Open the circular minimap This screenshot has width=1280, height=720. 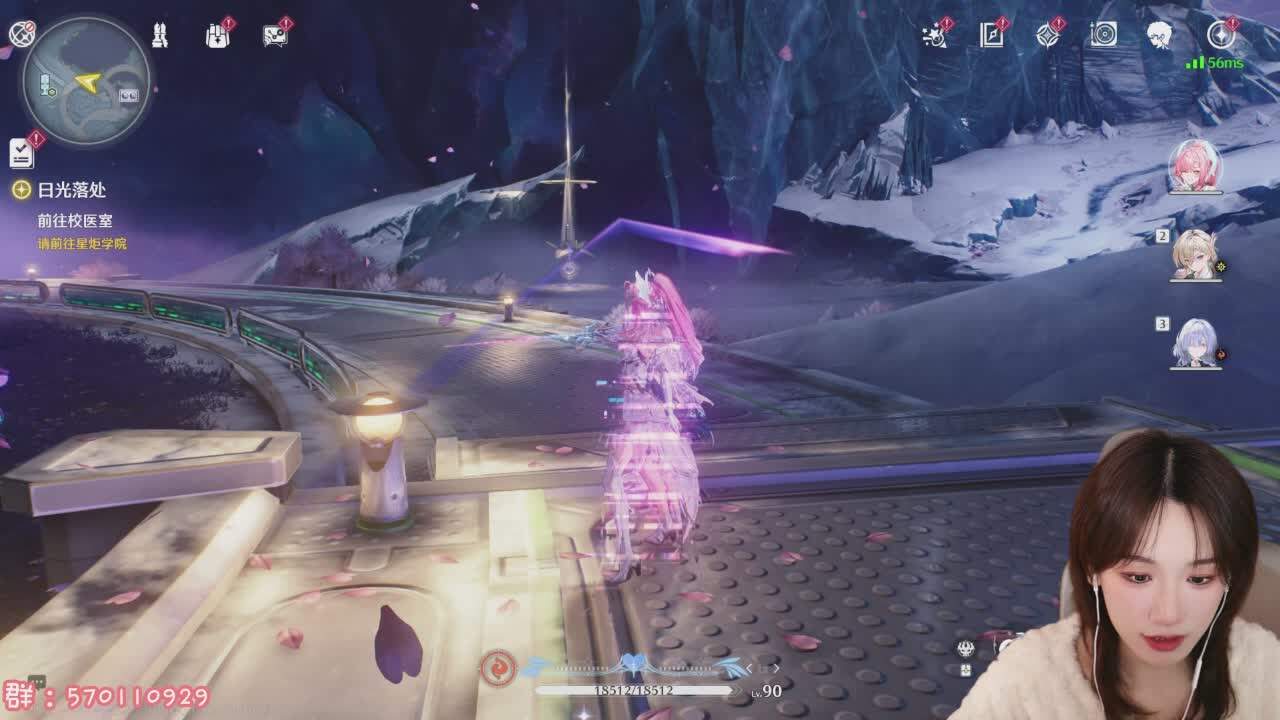(87, 82)
